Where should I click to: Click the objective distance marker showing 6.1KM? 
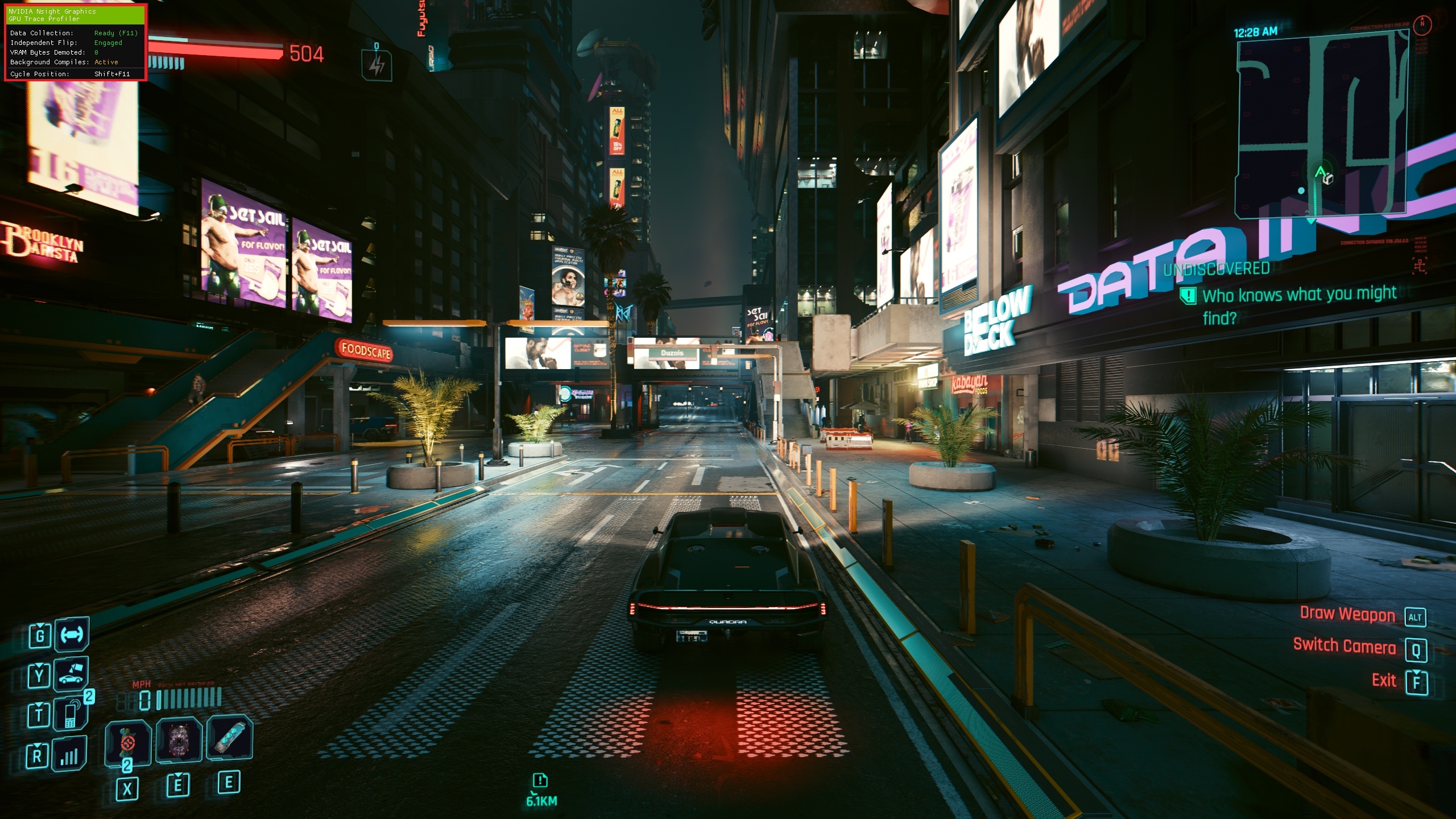click(x=541, y=790)
